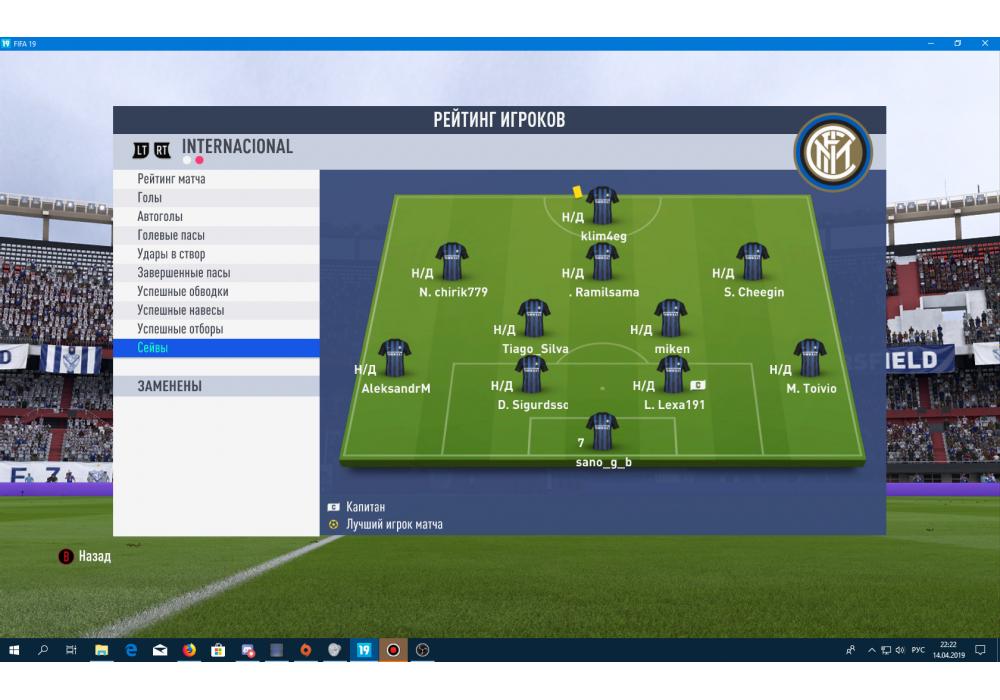This screenshot has width=1000, height=700.
Task: Go back with the Назад button
Action: pyautogui.click(x=87, y=557)
